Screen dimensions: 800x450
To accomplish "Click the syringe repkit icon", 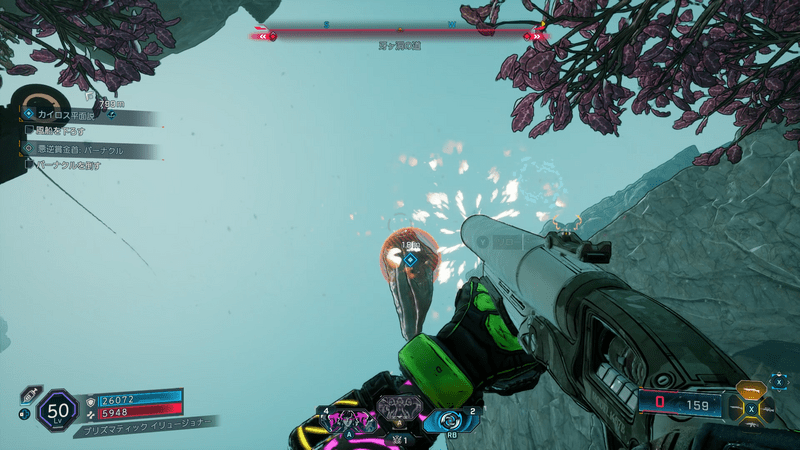I will click(x=25, y=393).
